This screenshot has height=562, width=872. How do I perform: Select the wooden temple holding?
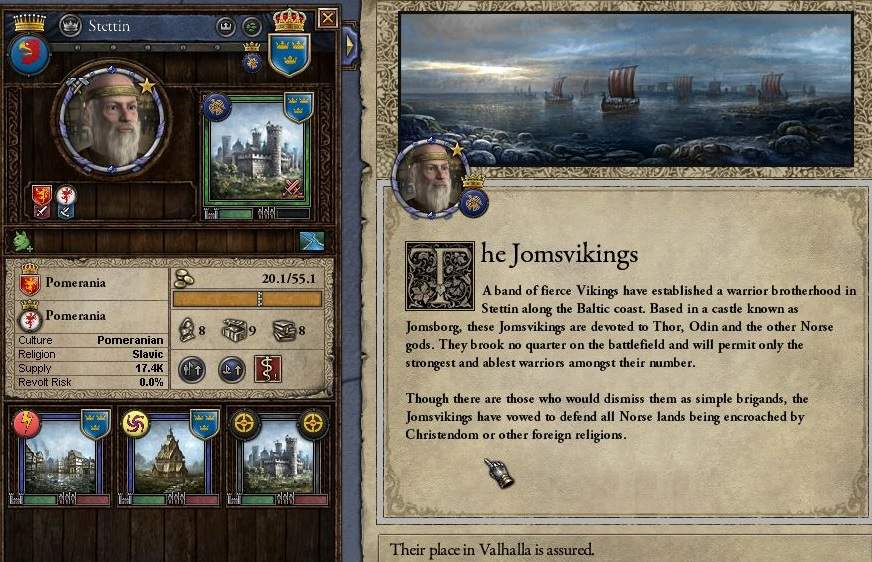(166, 451)
